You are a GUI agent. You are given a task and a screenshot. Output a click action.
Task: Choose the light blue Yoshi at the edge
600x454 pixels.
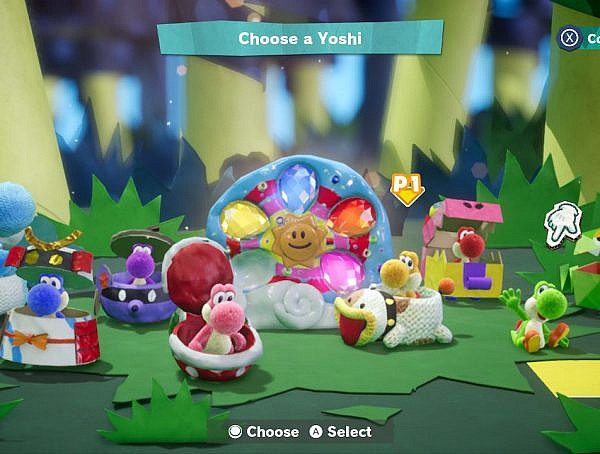(12, 210)
